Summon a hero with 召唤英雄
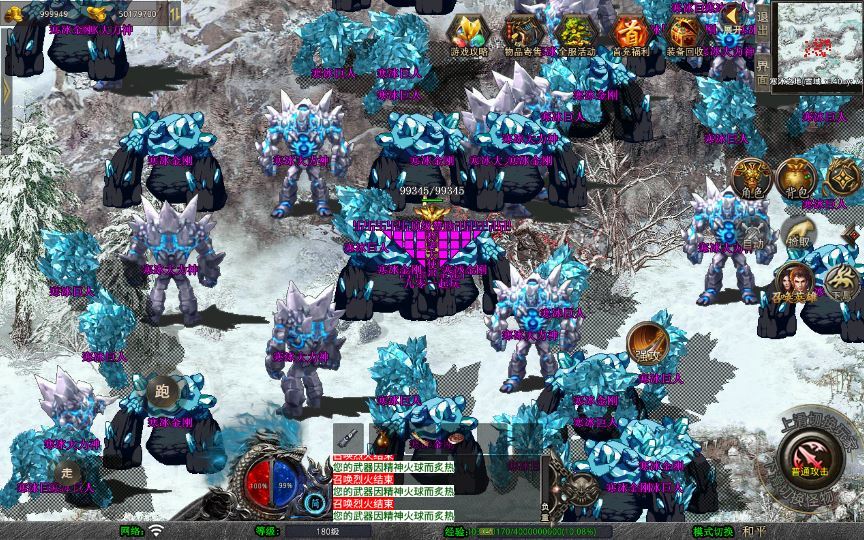Screen dimensions: 864x540 (795, 283)
